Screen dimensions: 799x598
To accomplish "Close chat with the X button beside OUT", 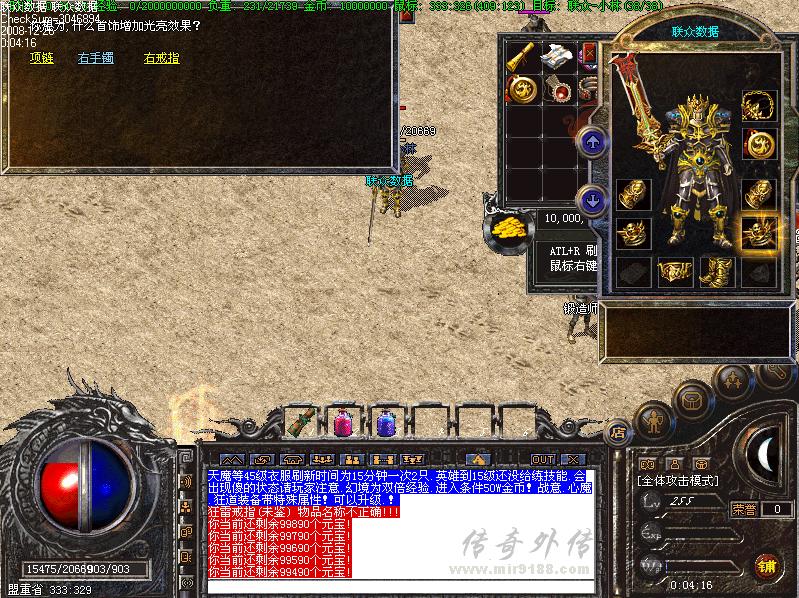I will click(572, 459).
